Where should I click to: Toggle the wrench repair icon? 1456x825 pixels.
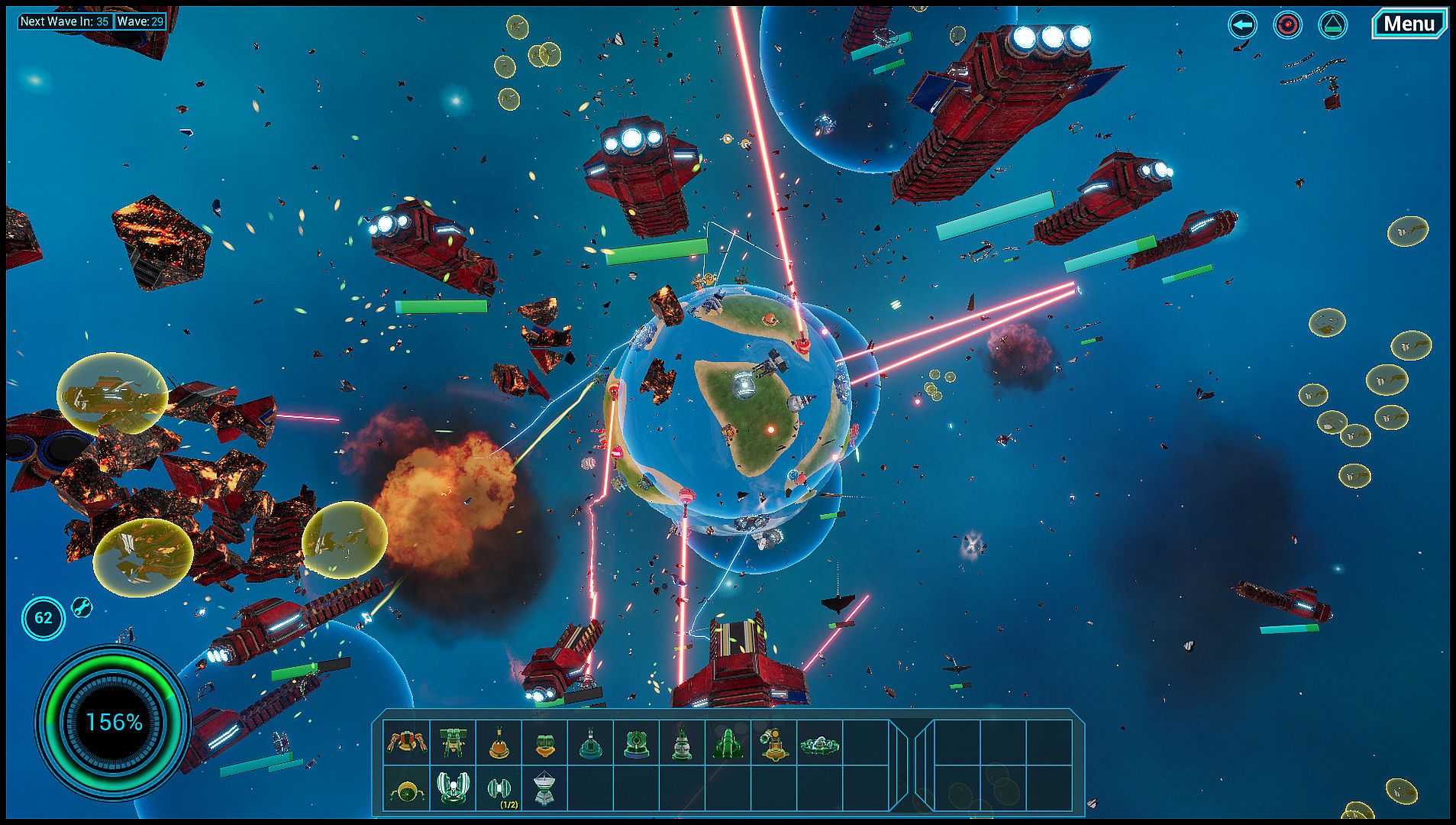[82, 607]
